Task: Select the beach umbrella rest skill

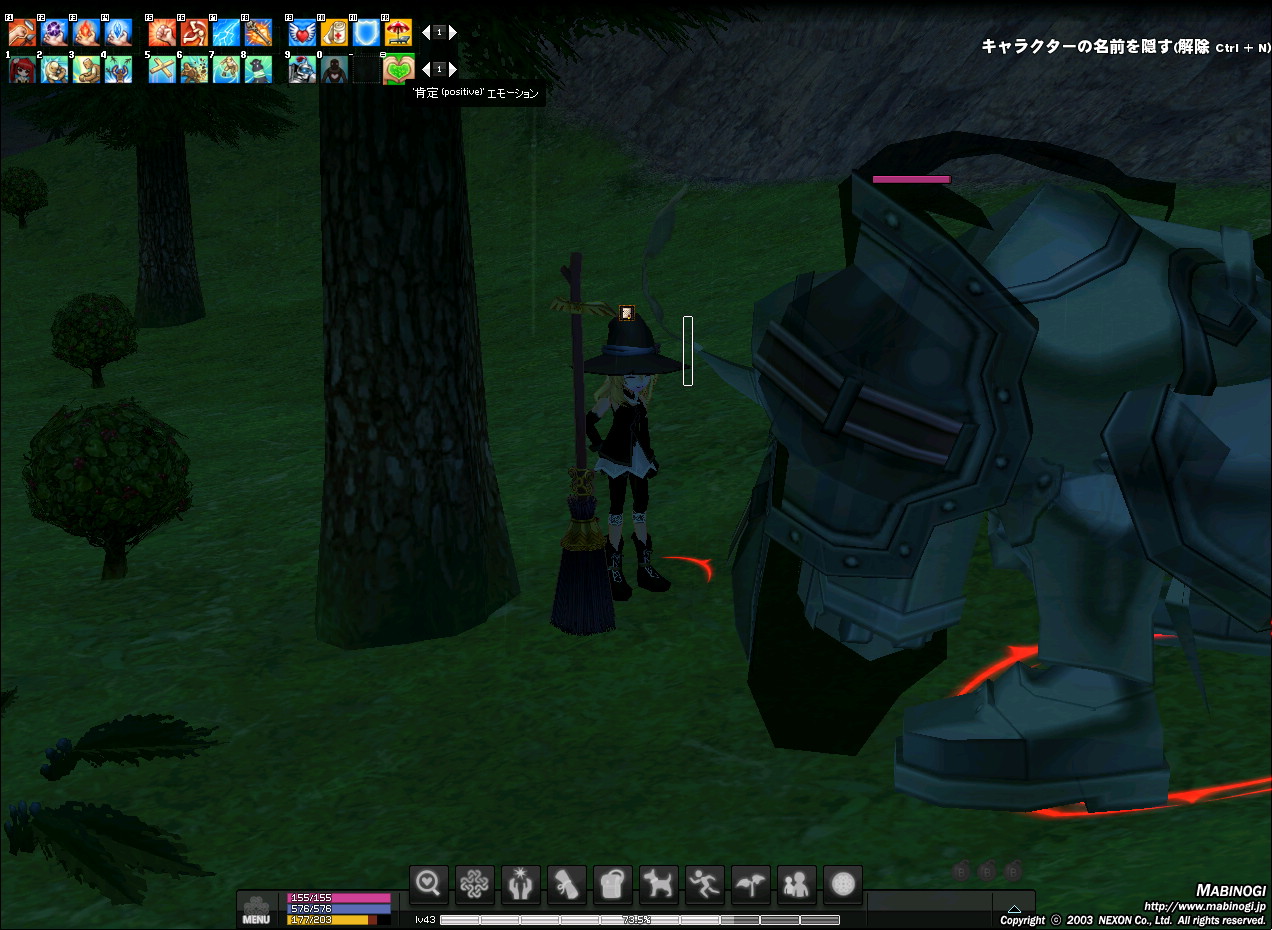Action: tap(398, 32)
